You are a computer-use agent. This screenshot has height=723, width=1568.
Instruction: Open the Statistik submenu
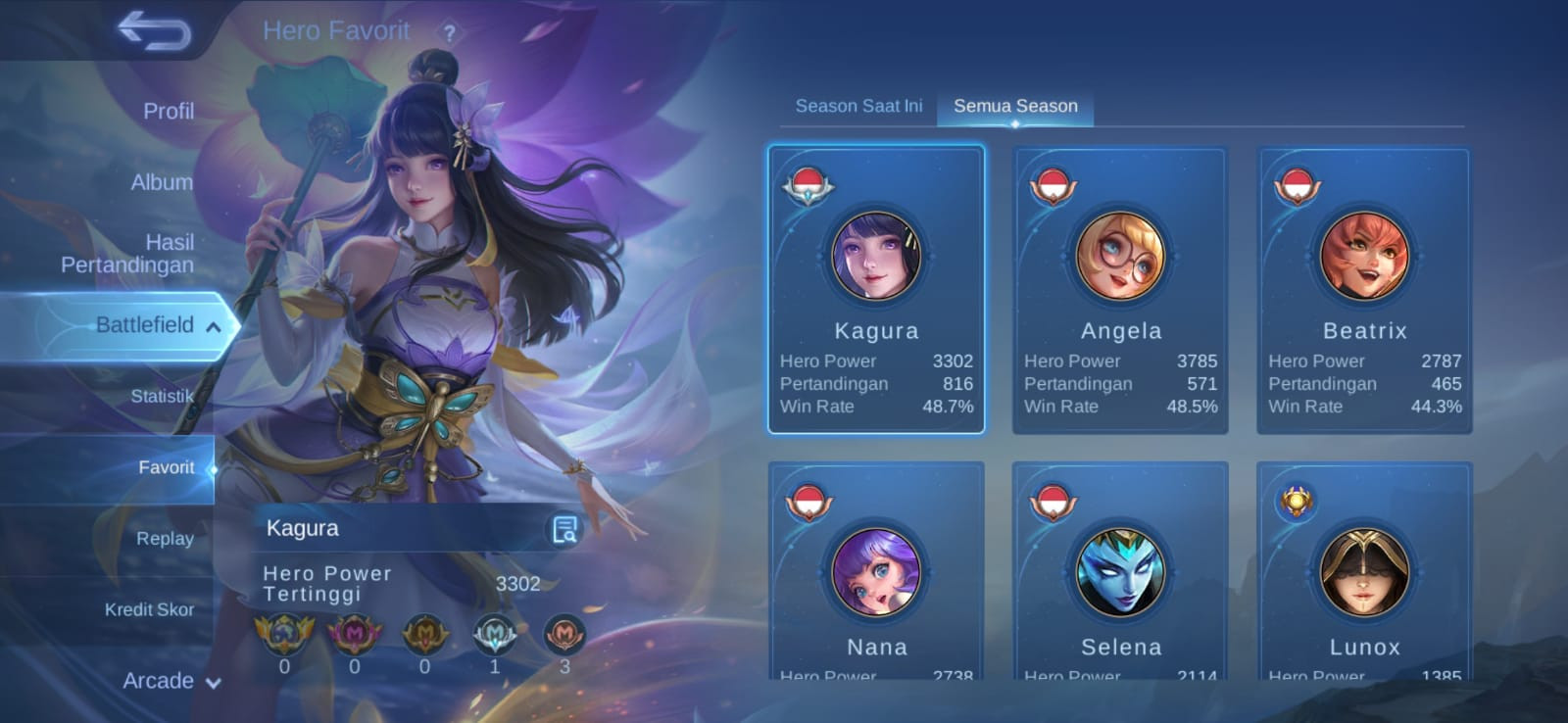[162, 396]
